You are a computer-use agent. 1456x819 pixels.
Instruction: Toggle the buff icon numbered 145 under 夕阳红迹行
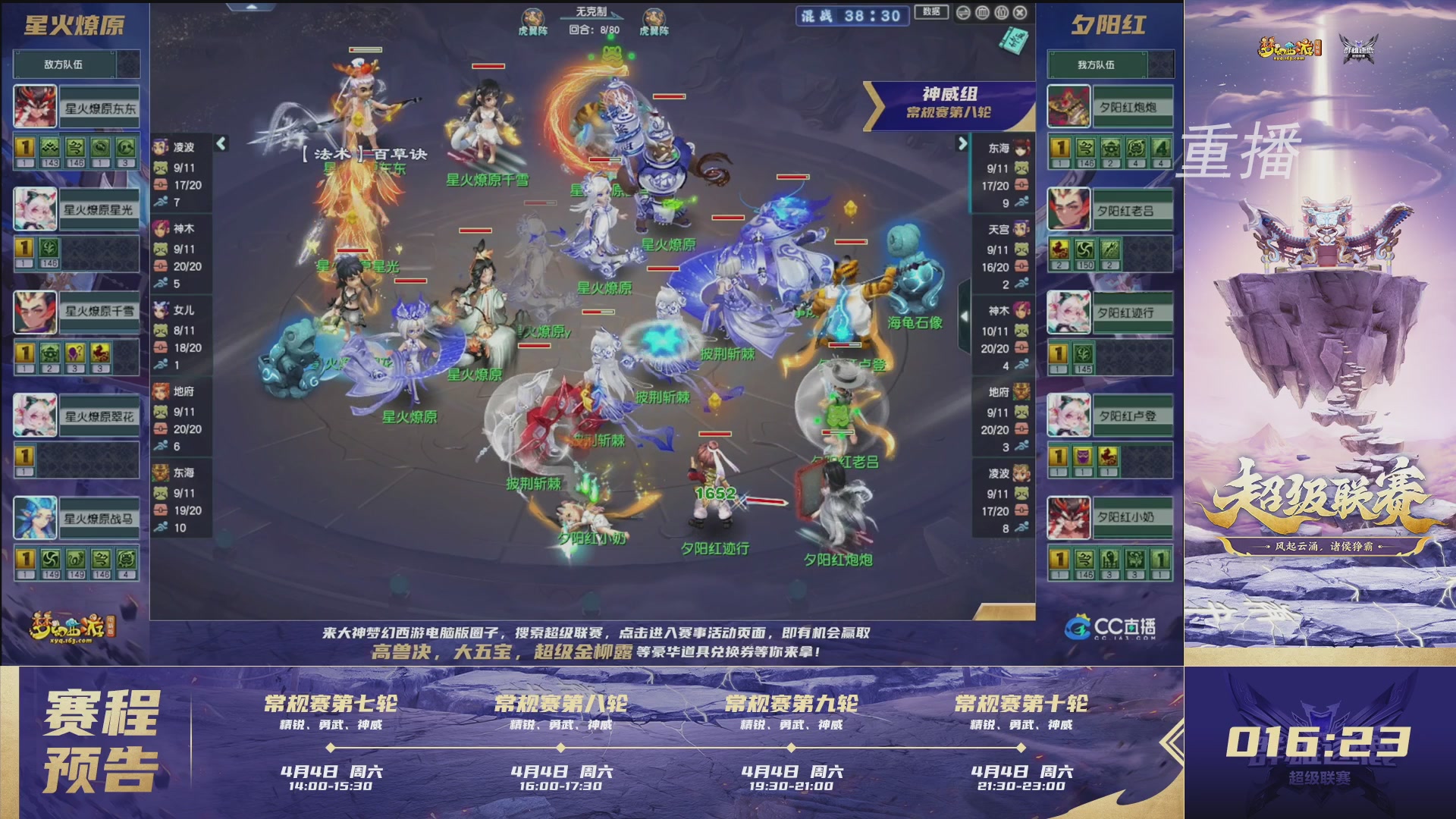coord(1084,353)
